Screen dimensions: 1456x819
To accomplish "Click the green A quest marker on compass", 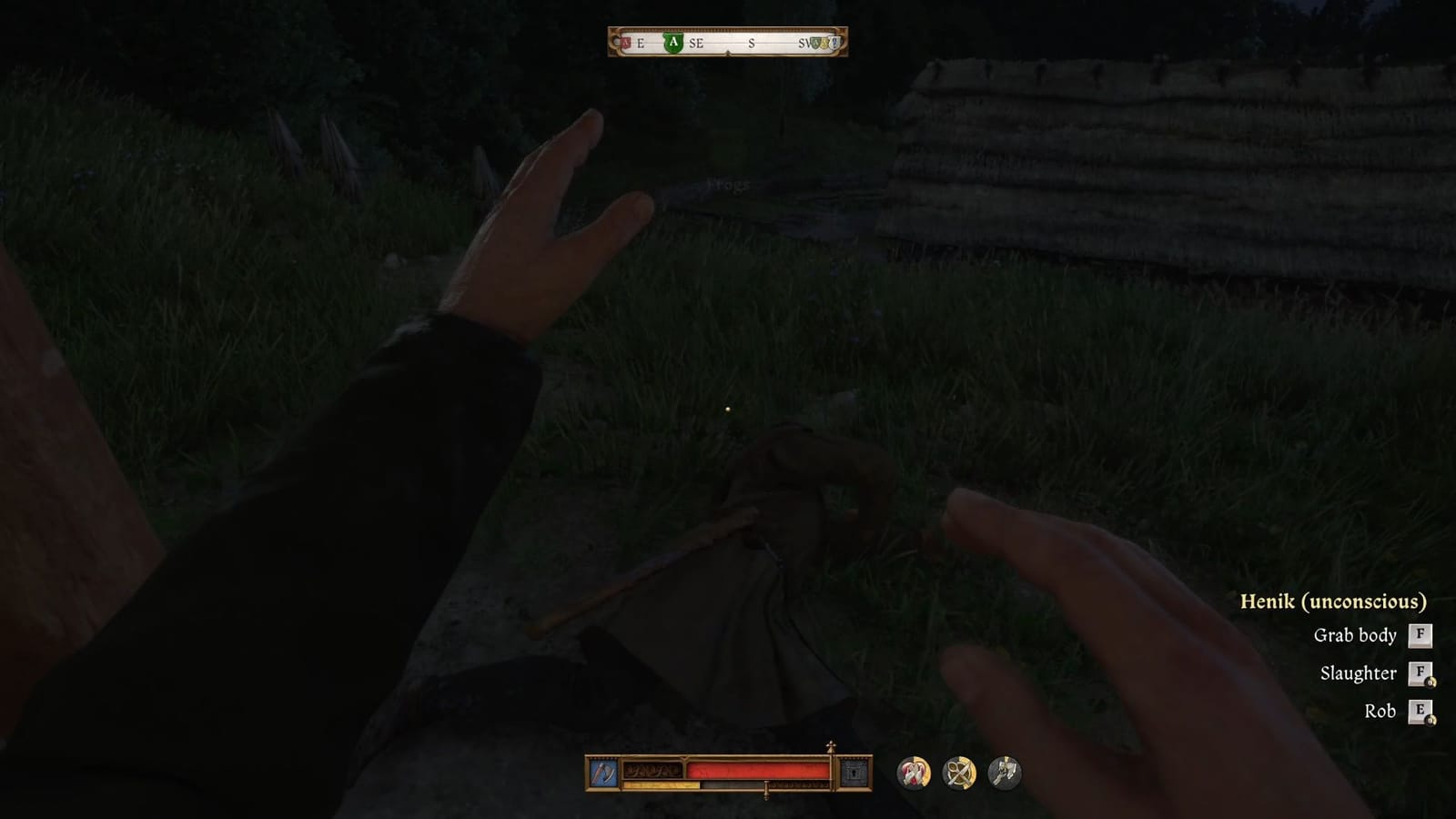I will pyautogui.click(x=673, y=42).
